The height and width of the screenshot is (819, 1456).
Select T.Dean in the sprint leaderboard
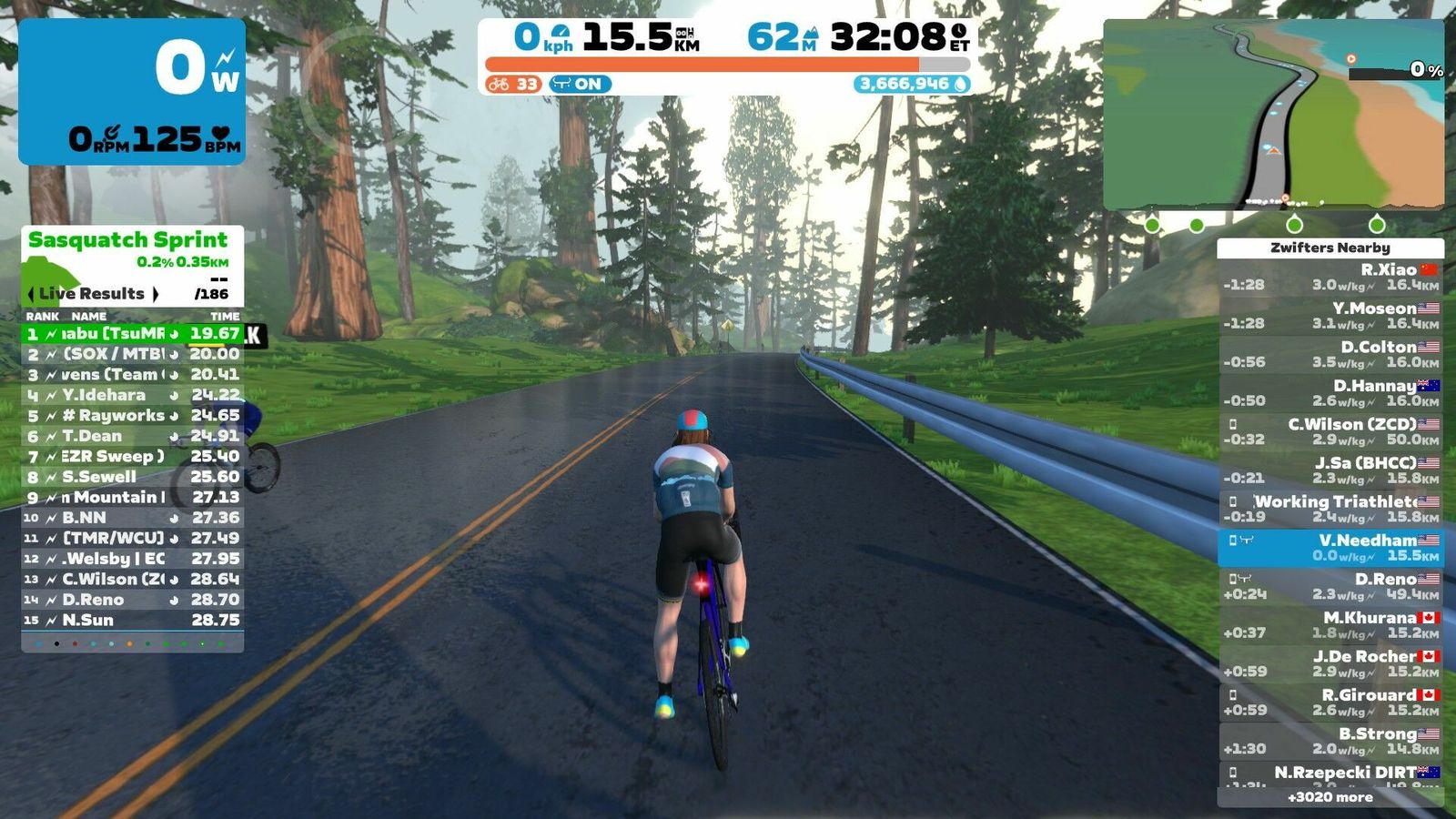pos(132,436)
